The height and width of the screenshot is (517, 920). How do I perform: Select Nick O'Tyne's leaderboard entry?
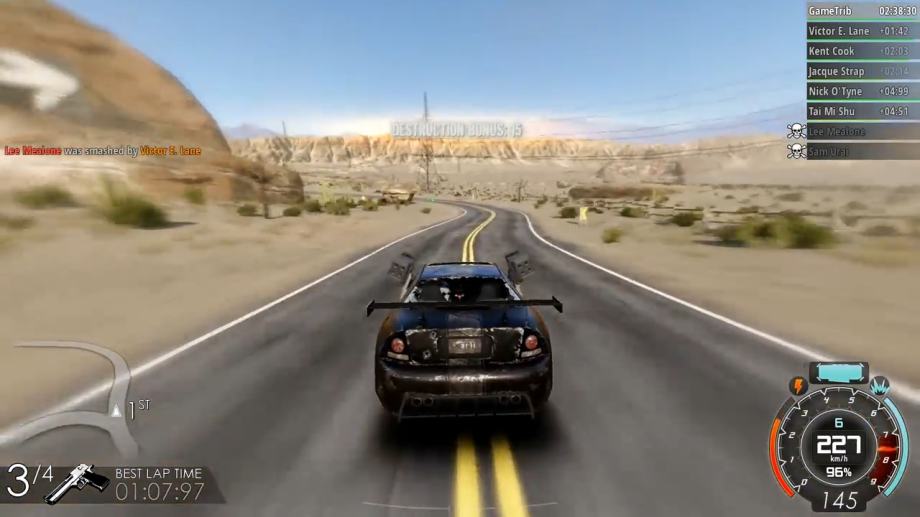[x=862, y=91]
